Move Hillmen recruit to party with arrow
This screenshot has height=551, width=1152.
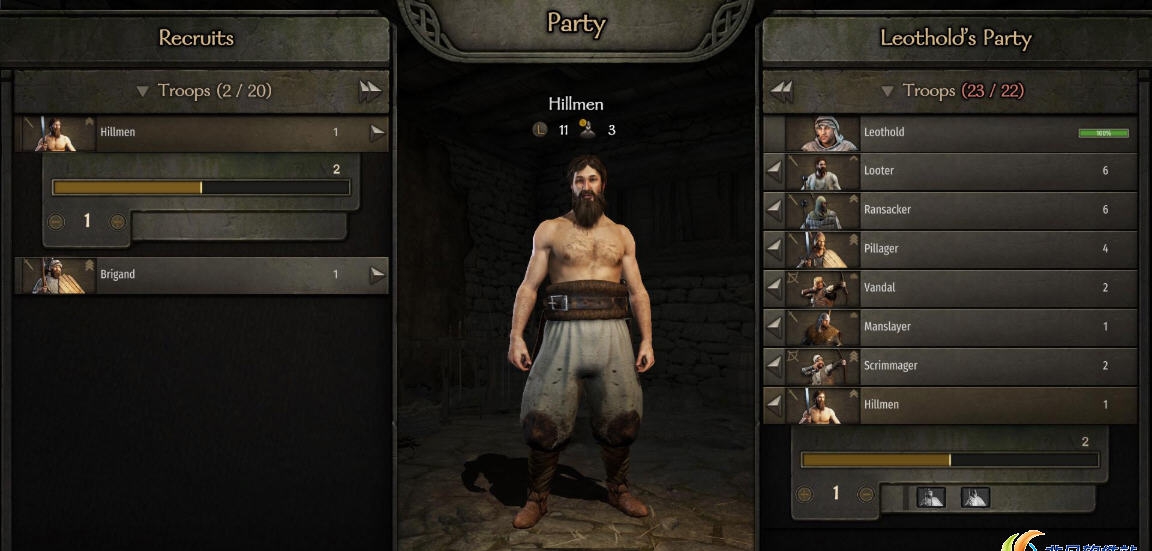tap(377, 132)
